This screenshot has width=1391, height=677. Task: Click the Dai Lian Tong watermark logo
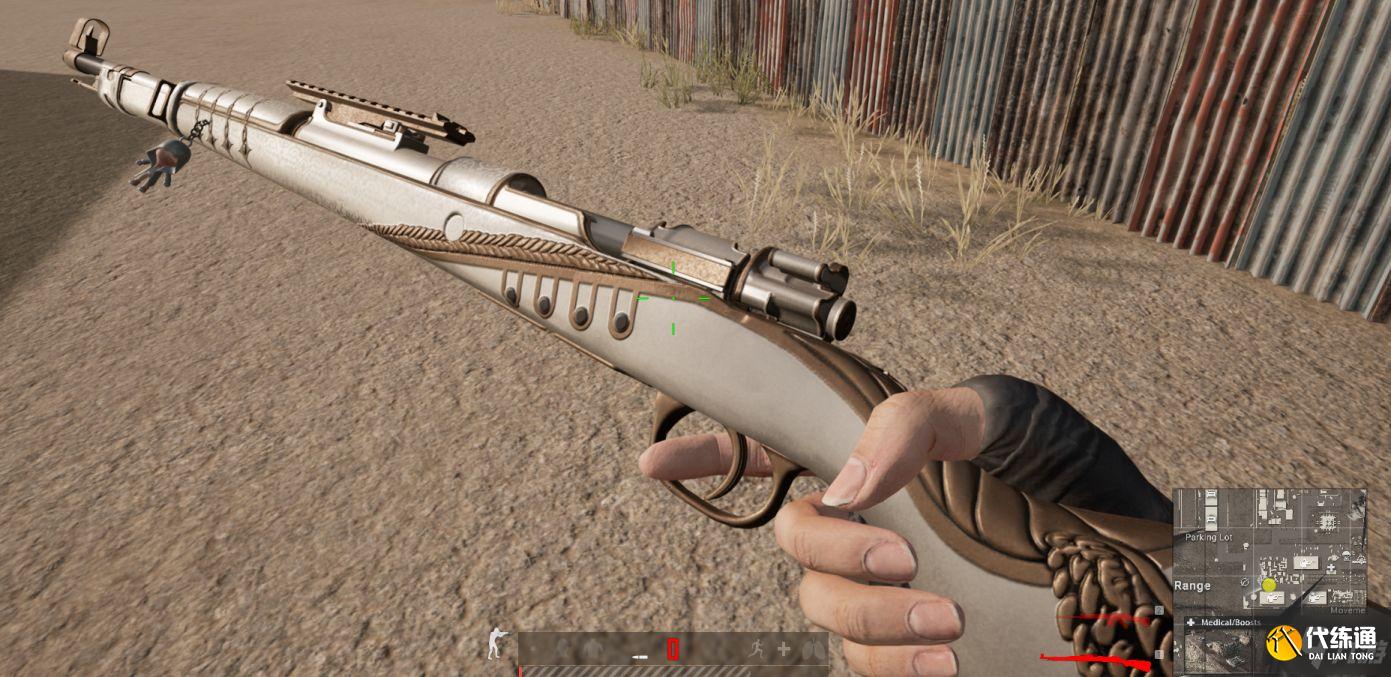coord(1320,641)
